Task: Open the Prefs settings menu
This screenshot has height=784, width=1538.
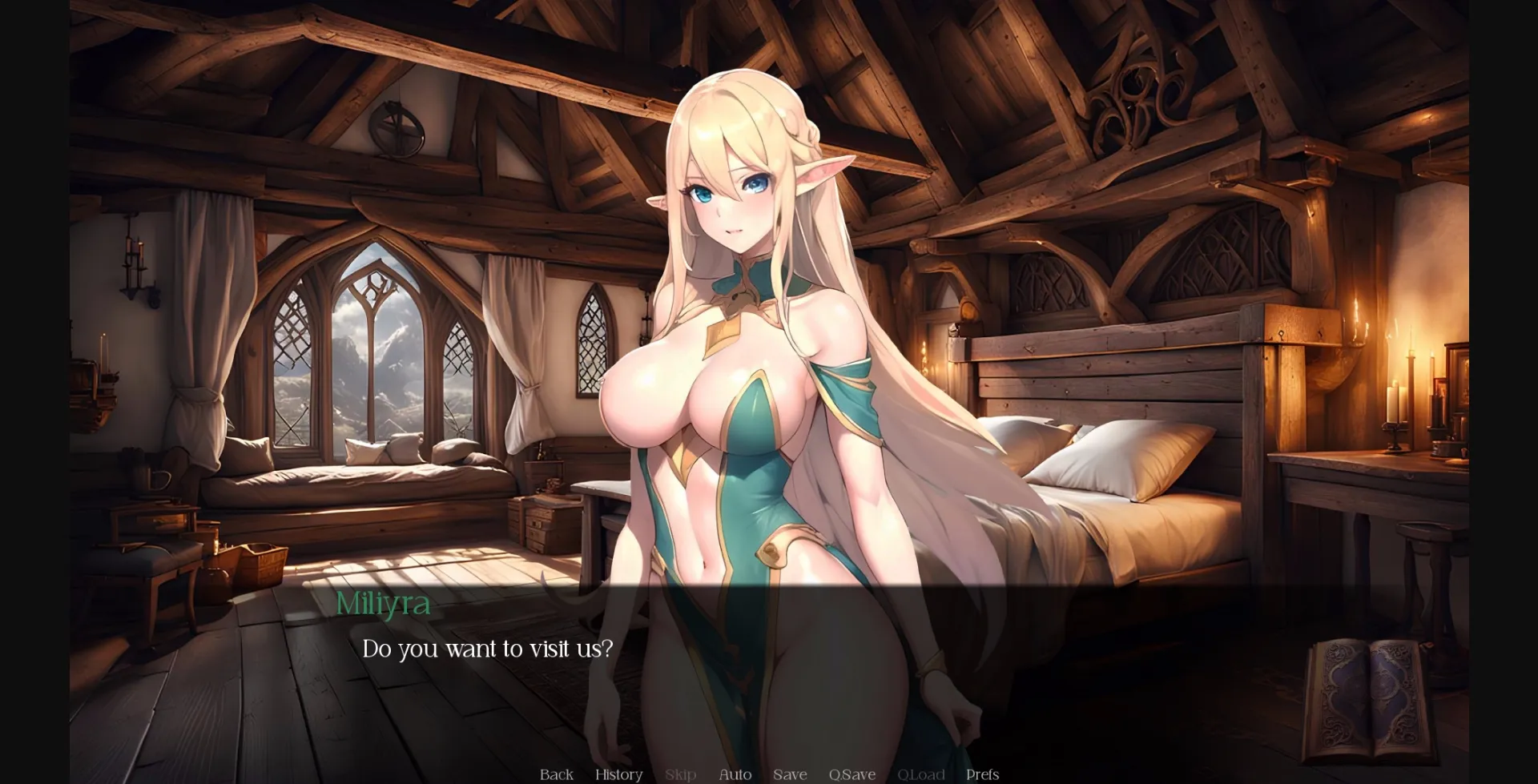Action: (x=982, y=774)
